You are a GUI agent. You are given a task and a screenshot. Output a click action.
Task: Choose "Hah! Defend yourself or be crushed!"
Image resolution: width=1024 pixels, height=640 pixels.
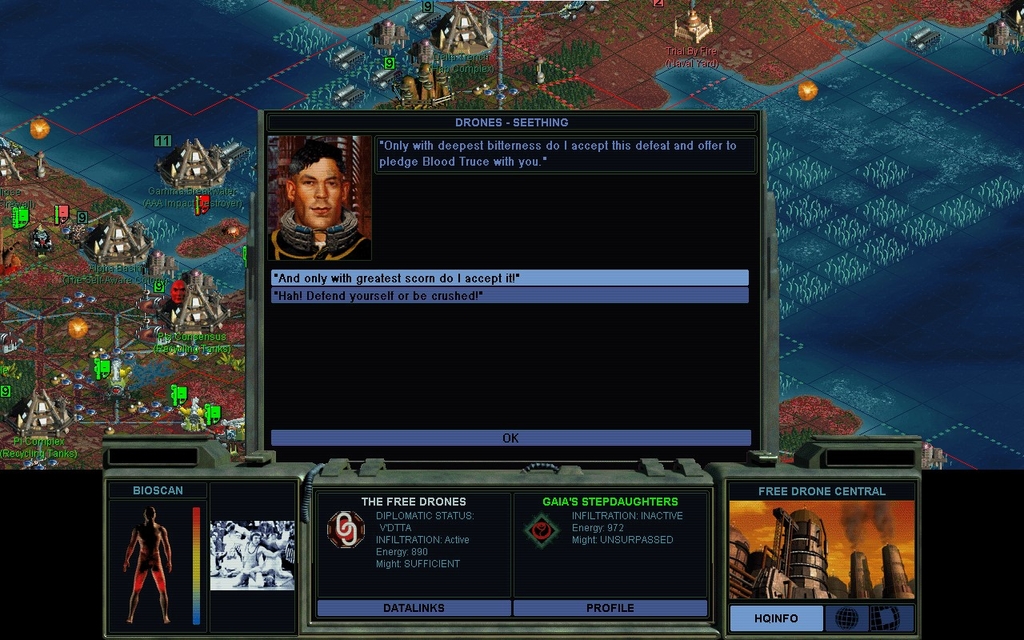click(509, 295)
